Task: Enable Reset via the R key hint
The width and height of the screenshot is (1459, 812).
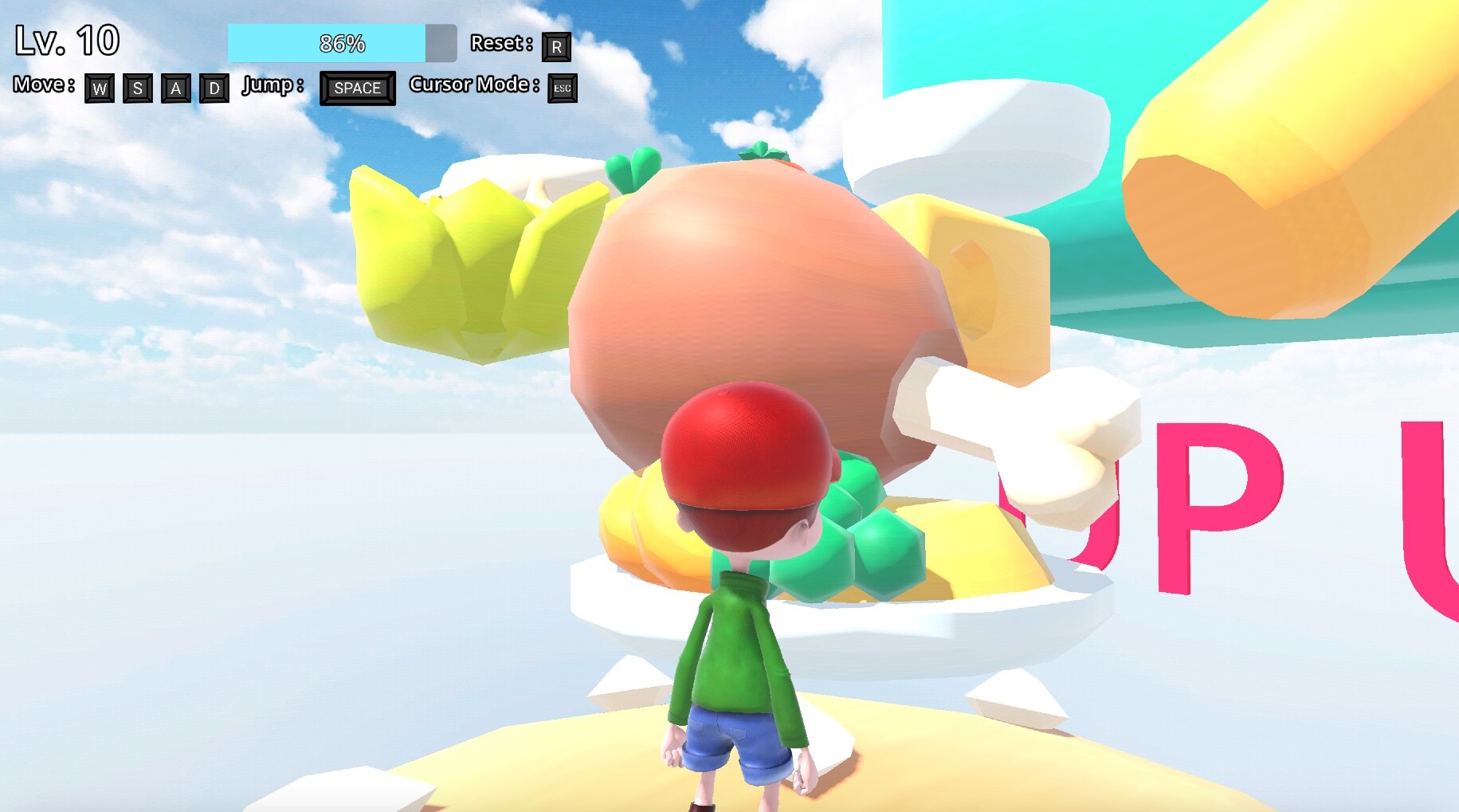Action: click(558, 45)
